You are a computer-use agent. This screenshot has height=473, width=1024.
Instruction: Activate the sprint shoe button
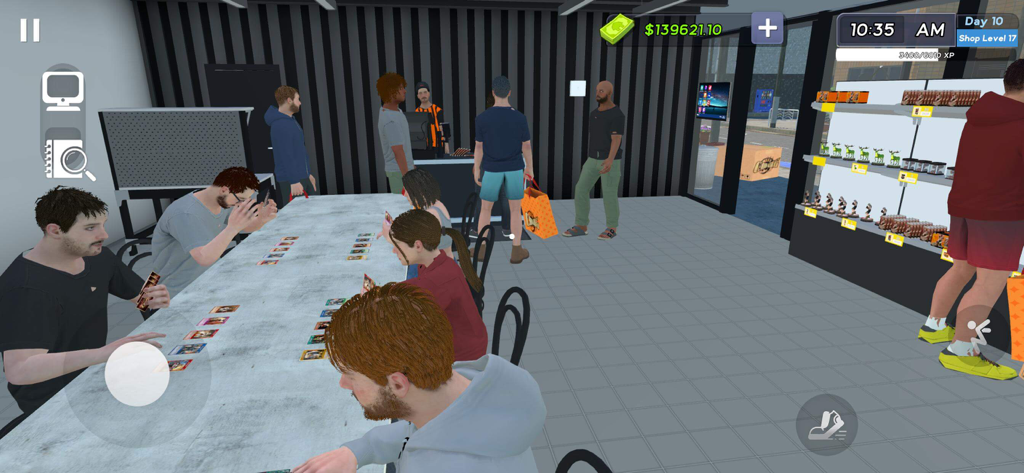point(826,425)
